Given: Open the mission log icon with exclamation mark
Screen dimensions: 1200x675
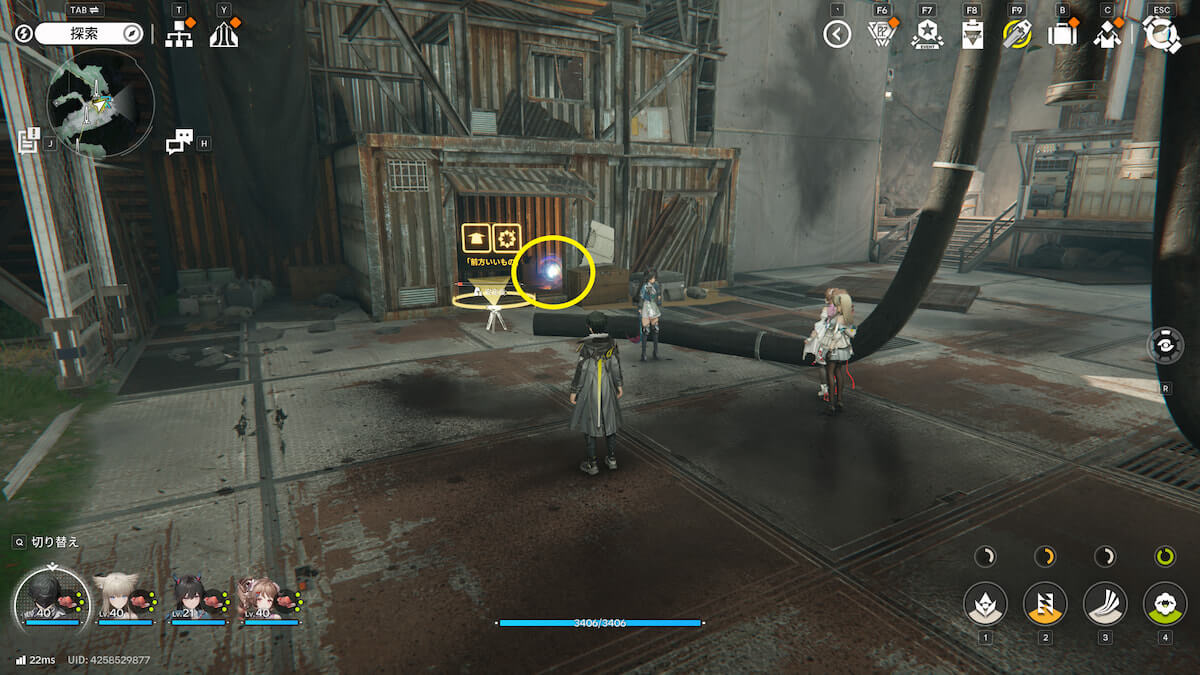Looking at the screenshot, I should point(28,140).
